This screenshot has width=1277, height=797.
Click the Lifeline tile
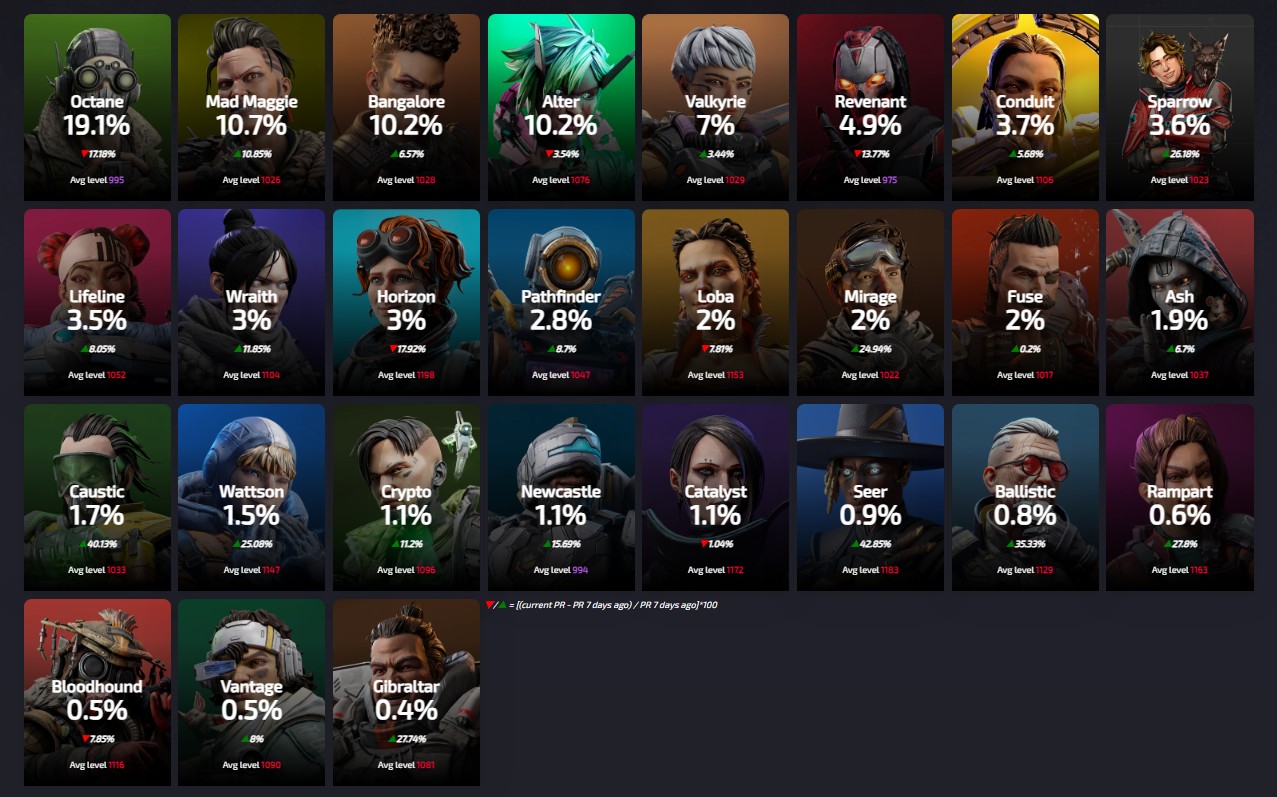coord(97,302)
